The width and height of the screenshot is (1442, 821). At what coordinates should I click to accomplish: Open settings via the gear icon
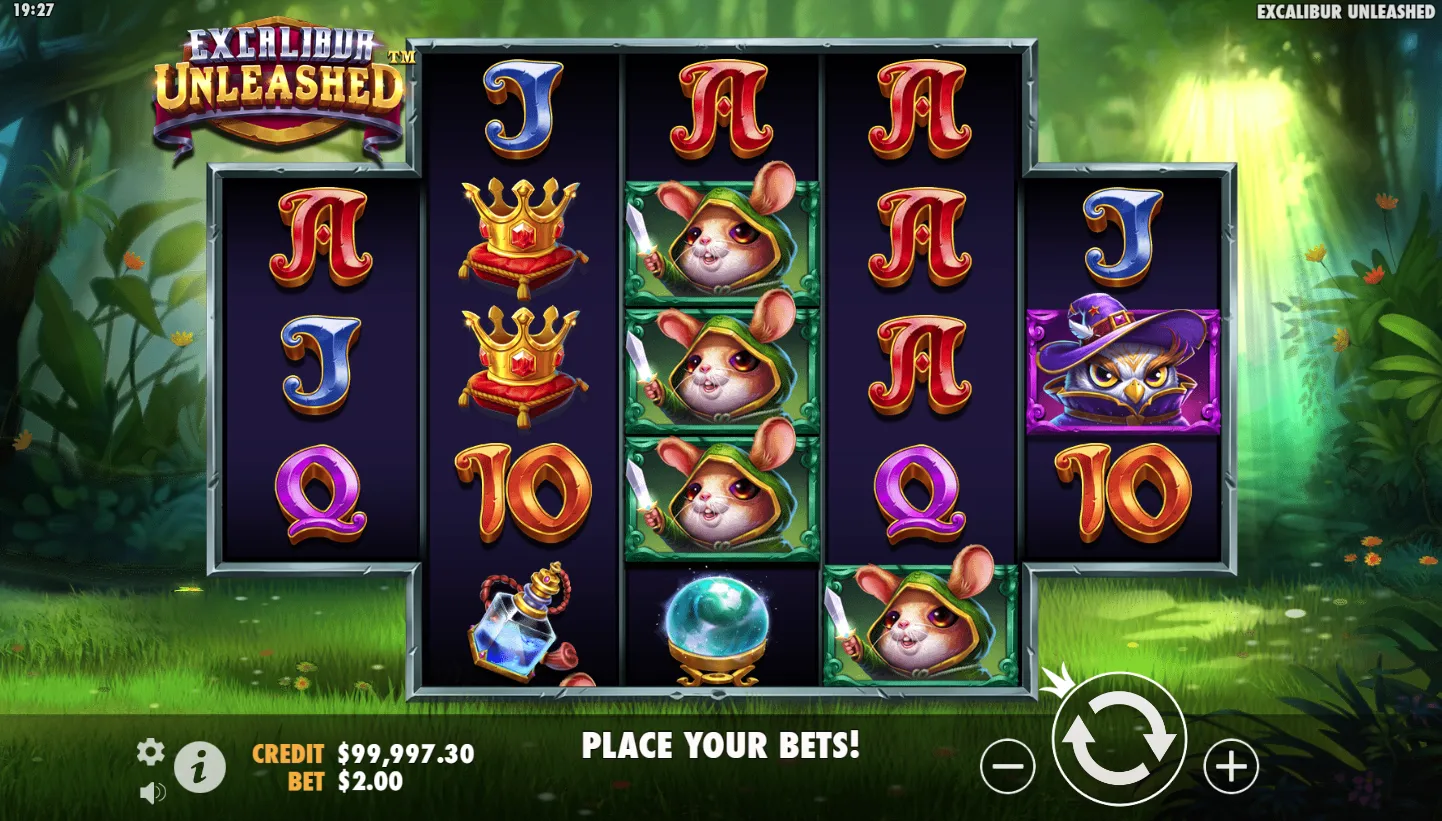tap(150, 752)
